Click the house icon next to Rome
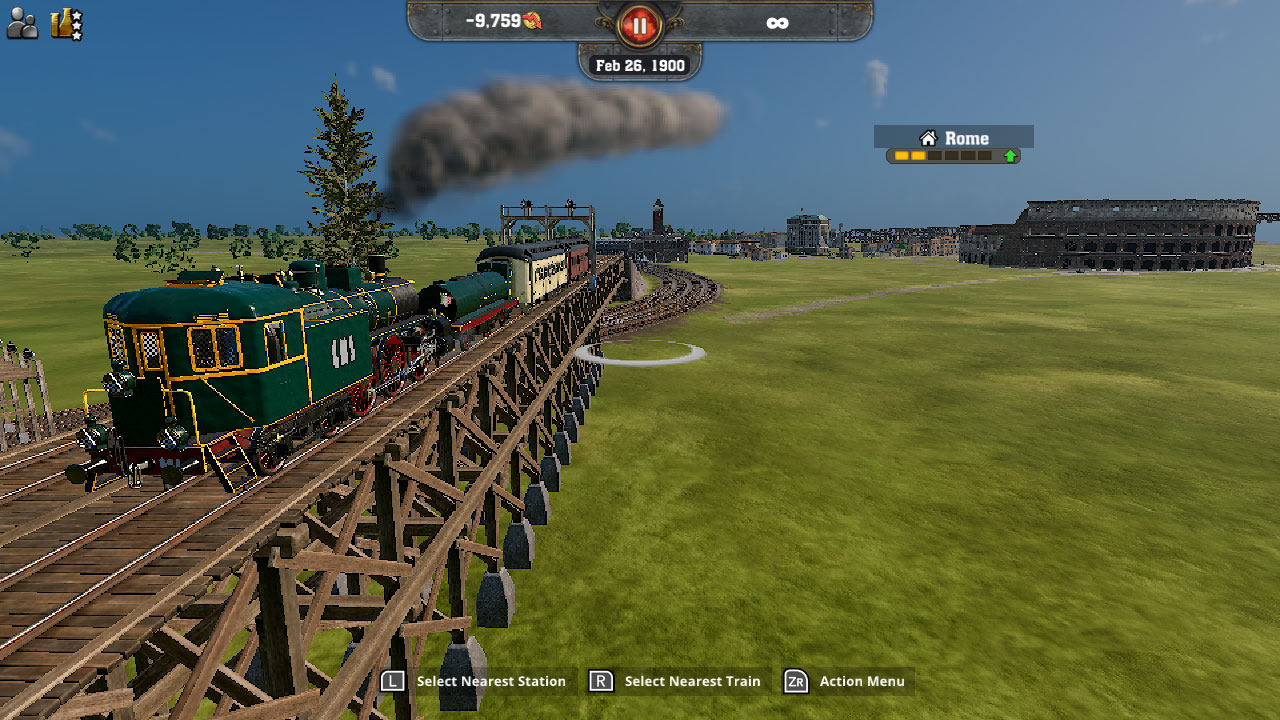 pyautogui.click(x=928, y=137)
